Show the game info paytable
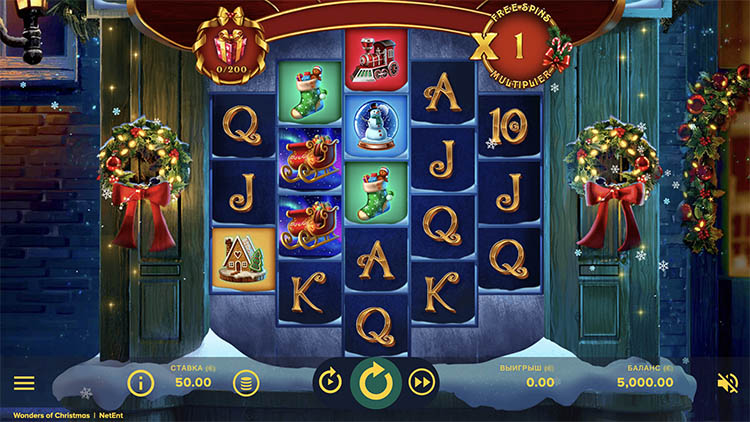This screenshot has height=422, width=750. 141,382
